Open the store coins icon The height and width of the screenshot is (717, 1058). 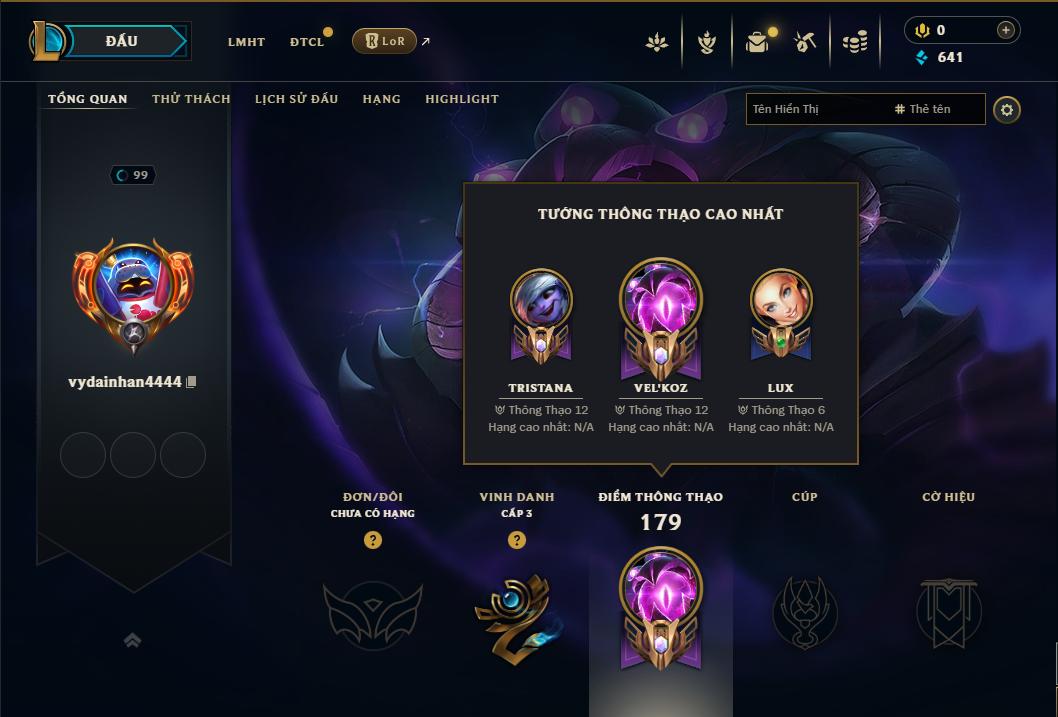click(854, 42)
